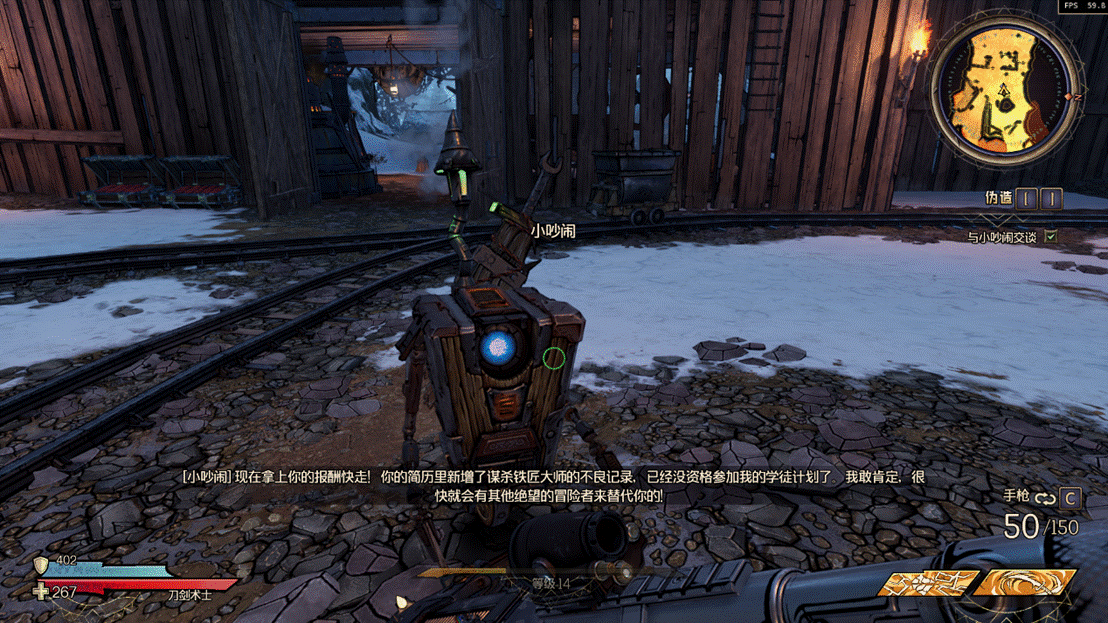Open the circular minimap
The height and width of the screenshot is (623, 1108).
click(x=1004, y=92)
